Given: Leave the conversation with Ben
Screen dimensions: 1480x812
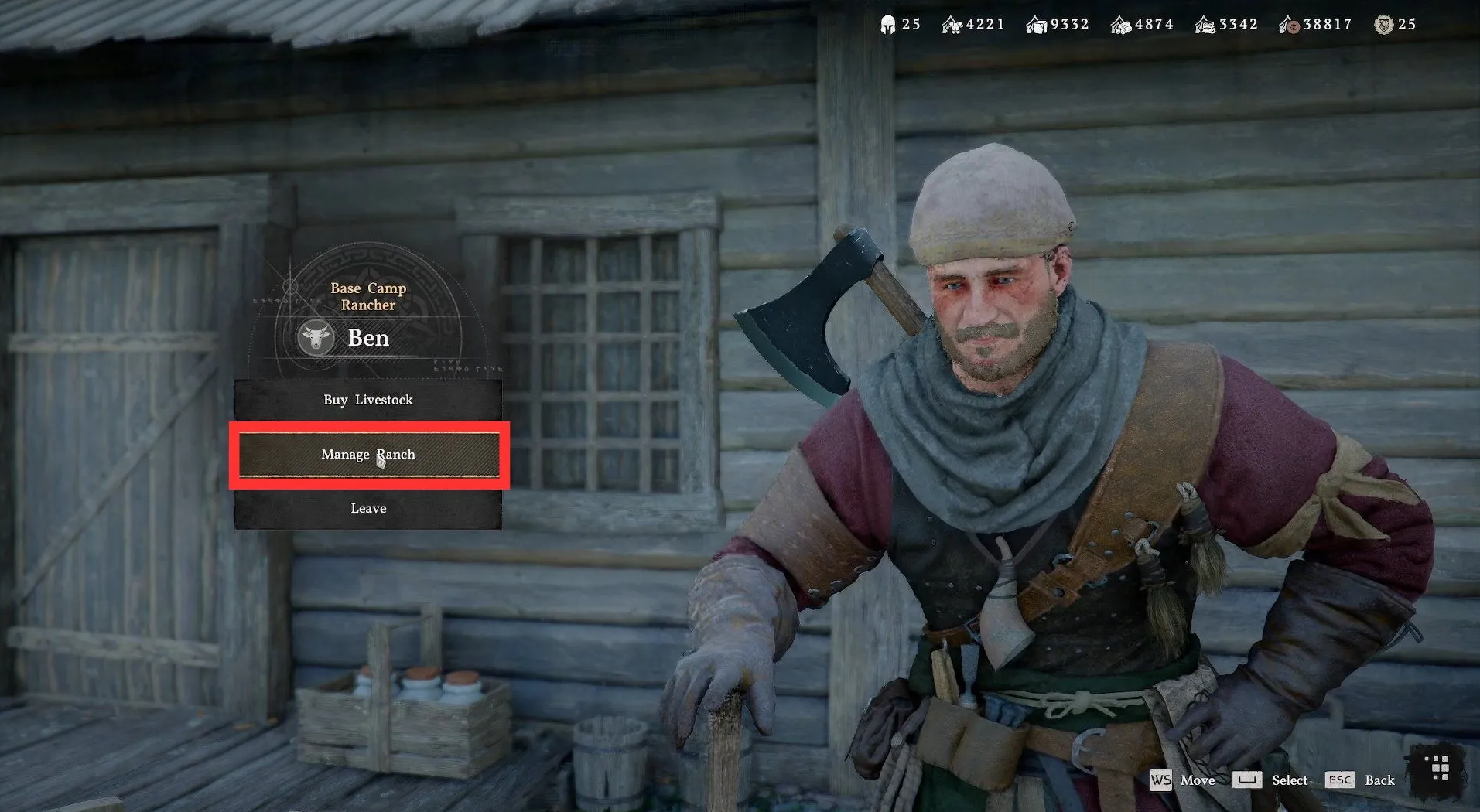Looking at the screenshot, I should point(368,508).
